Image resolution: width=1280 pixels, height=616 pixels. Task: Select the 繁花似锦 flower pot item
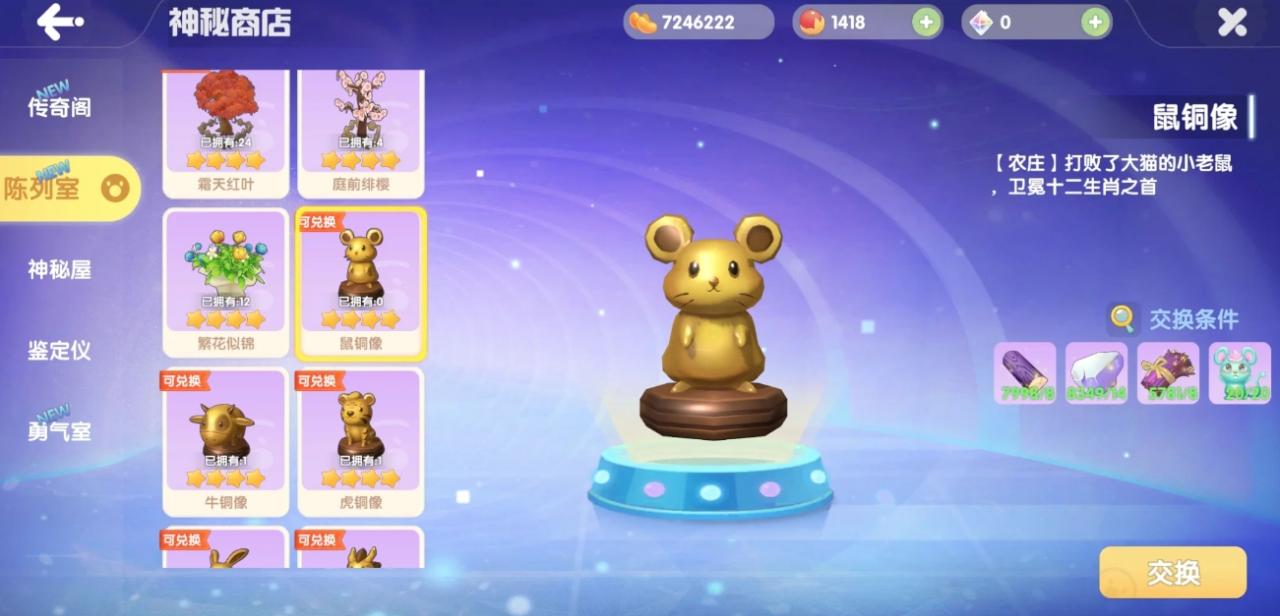click(226, 283)
